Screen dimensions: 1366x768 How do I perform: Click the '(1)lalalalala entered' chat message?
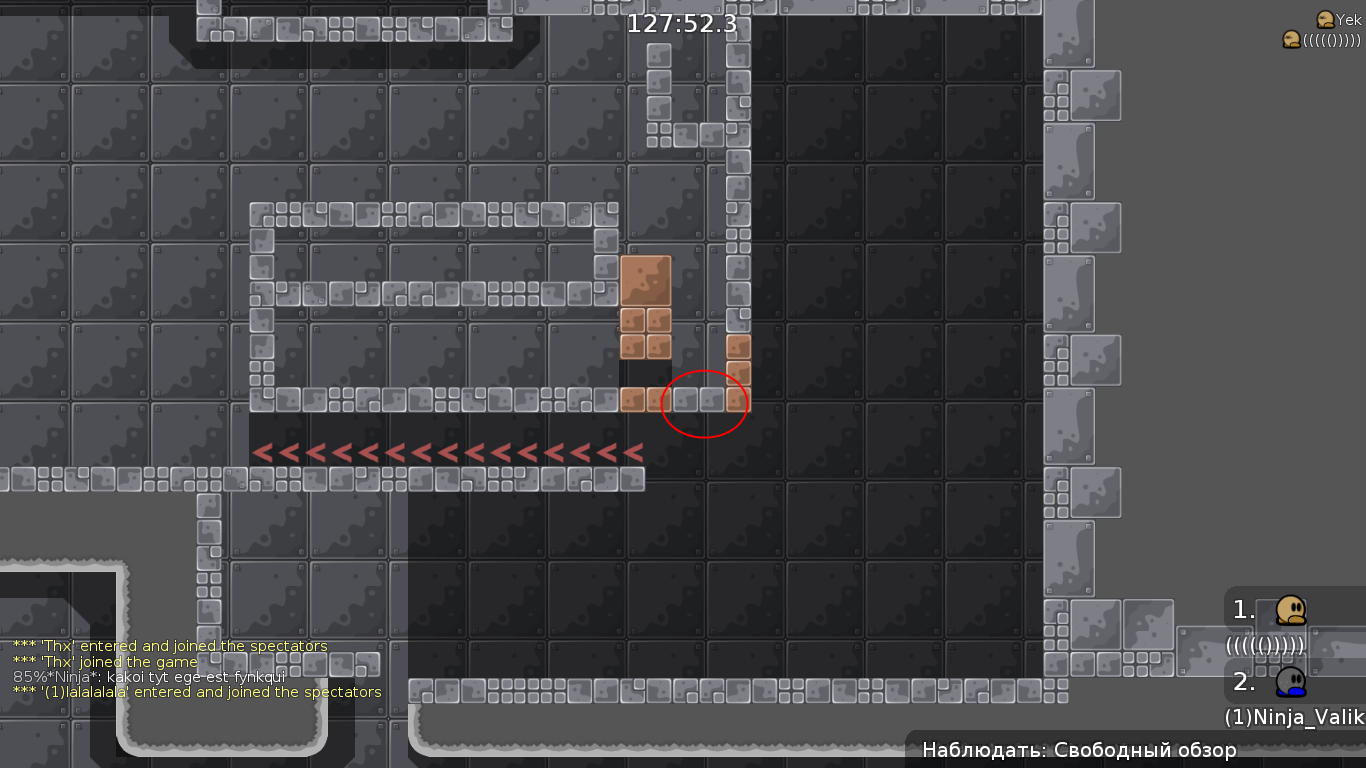pyautogui.click(x=197, y=691)
